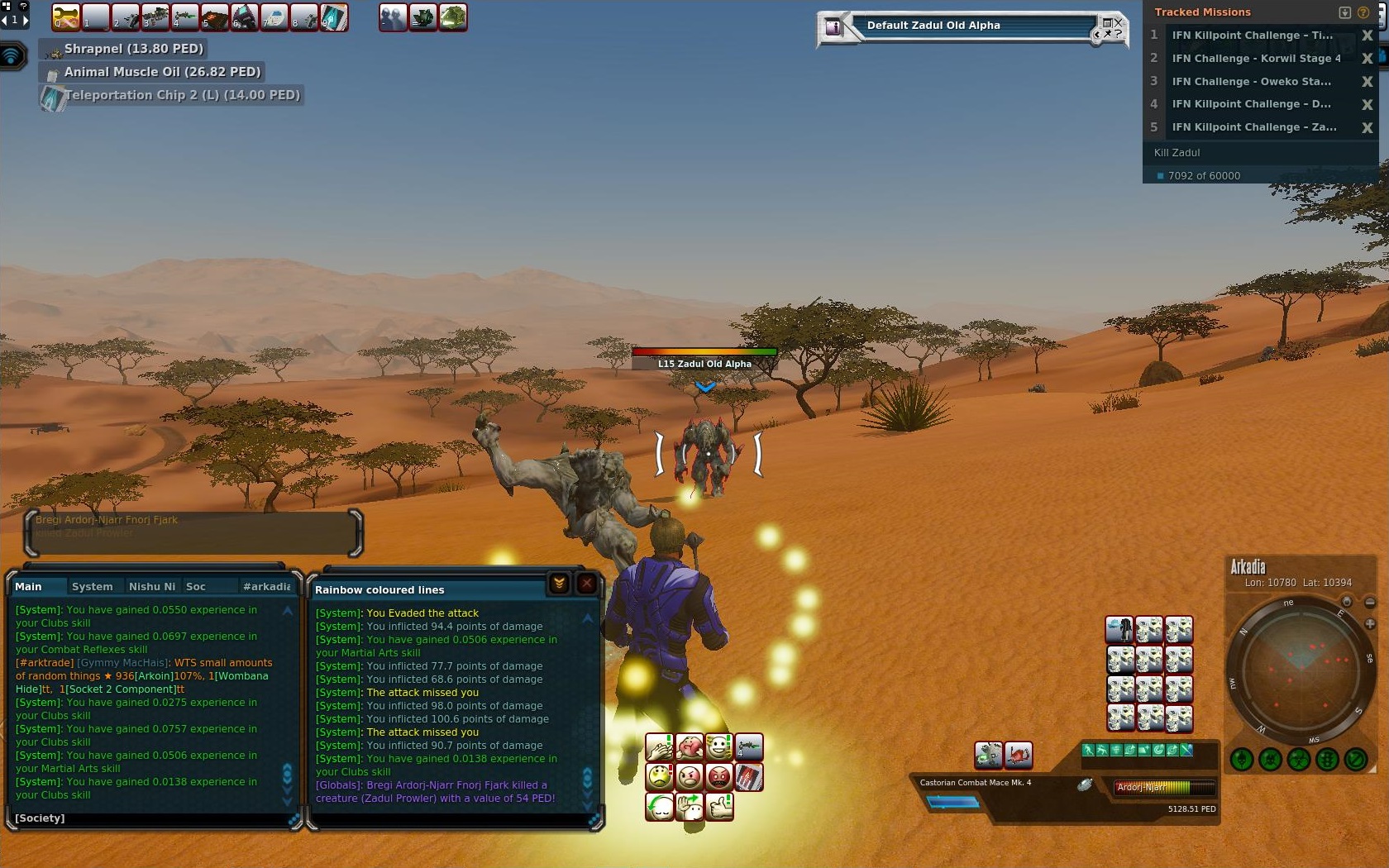The height and width of the screenshot is (868, 1389).
Task: Select IFN Challenge Oweko tracked mission
Action: 1251,81
